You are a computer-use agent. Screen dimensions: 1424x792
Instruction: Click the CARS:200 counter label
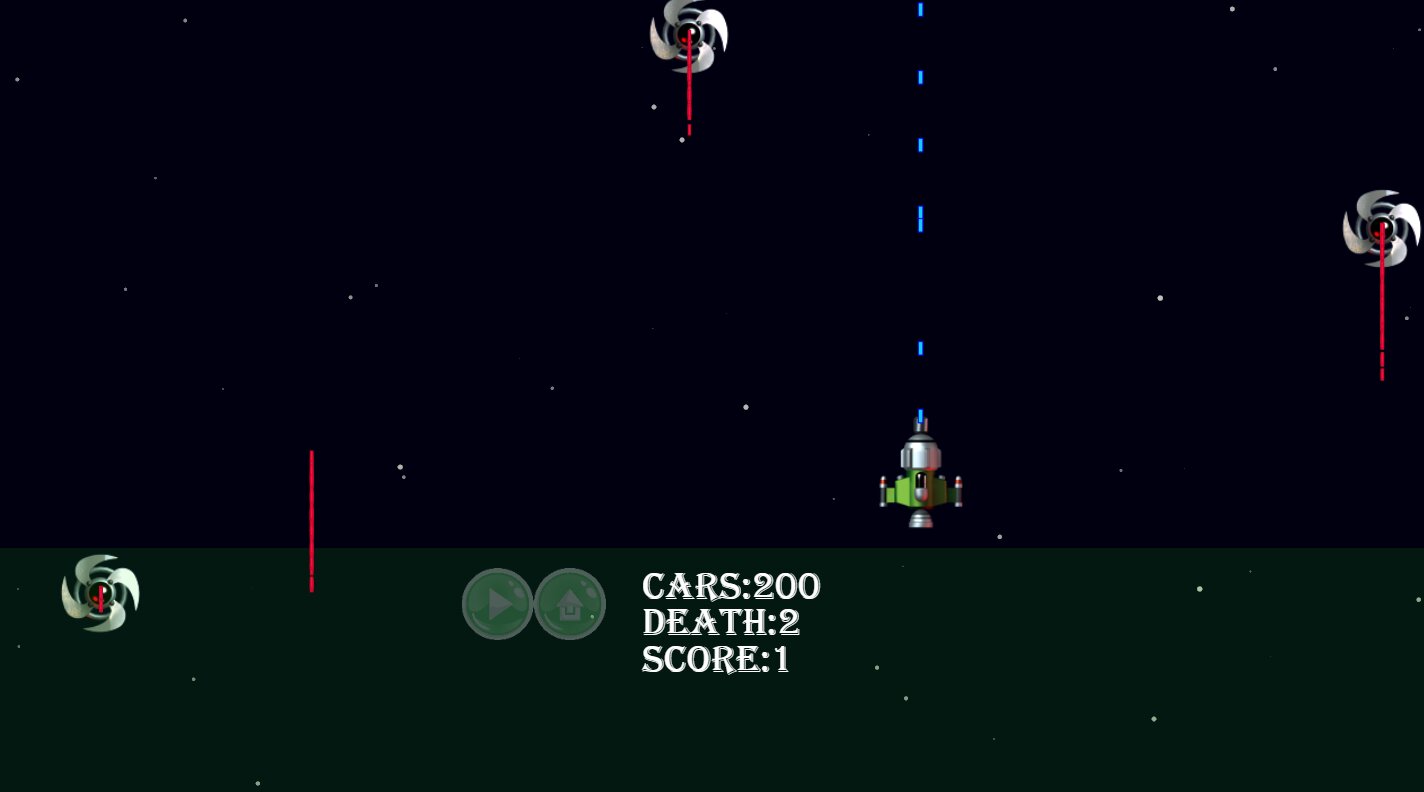(x=731, y=586)
